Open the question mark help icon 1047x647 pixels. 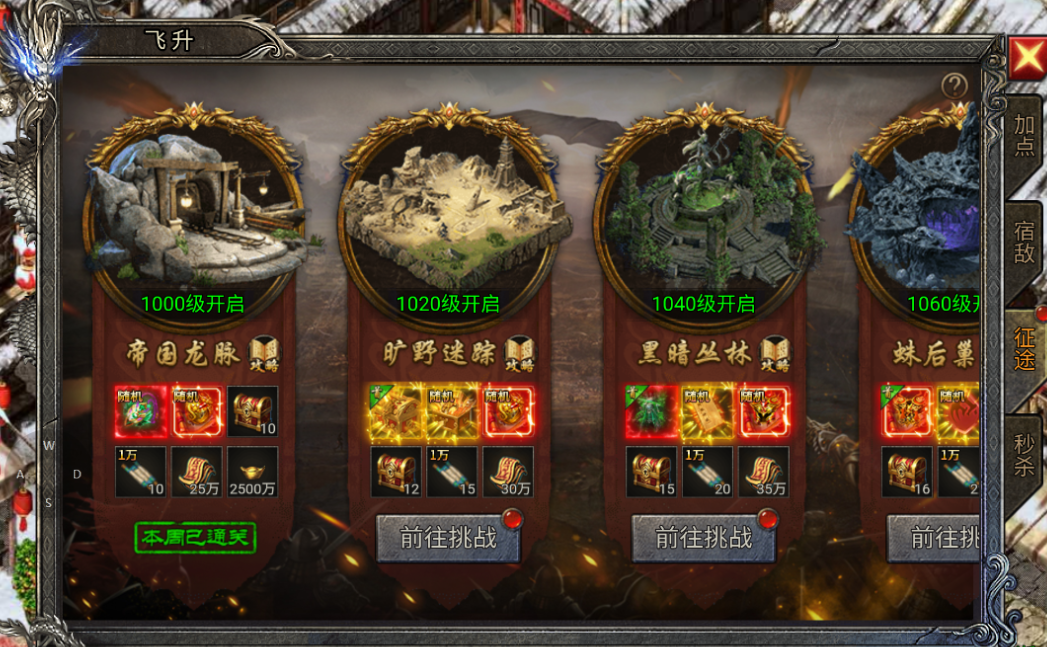[954, 86]
